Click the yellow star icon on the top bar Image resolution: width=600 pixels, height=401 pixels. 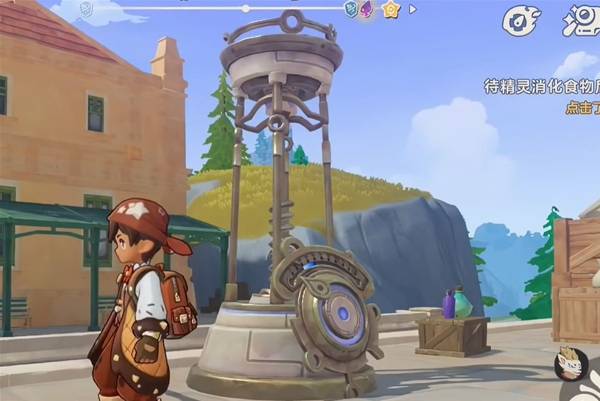(391, 9)
